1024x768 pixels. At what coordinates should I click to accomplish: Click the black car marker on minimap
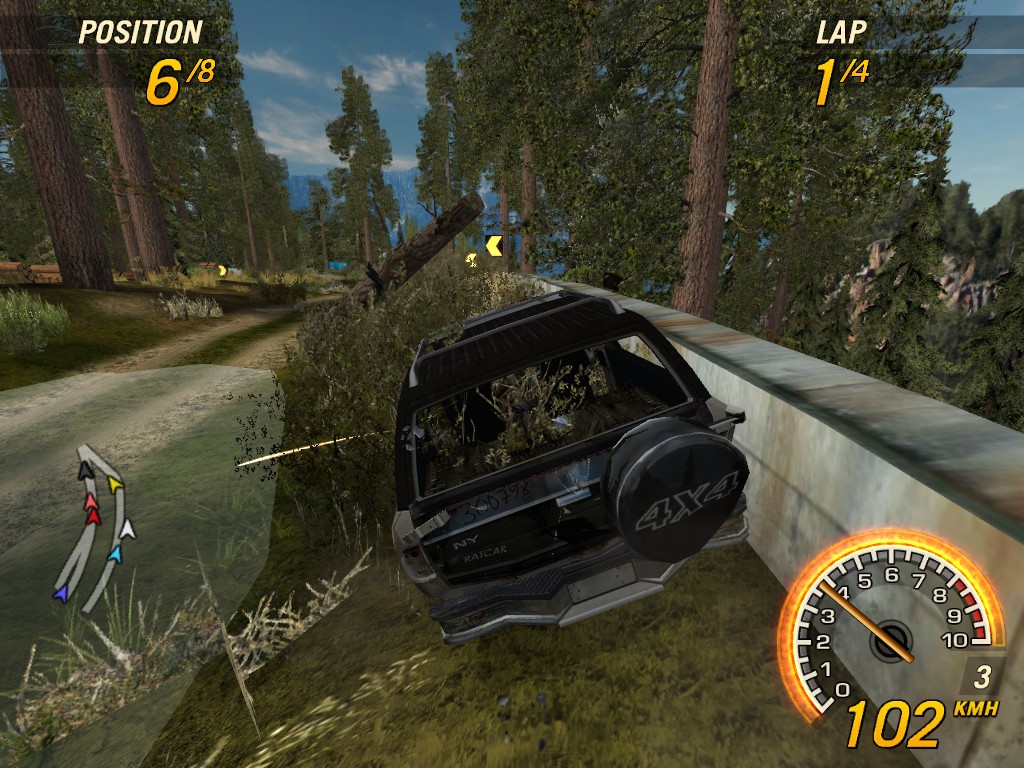click(86, 470)
